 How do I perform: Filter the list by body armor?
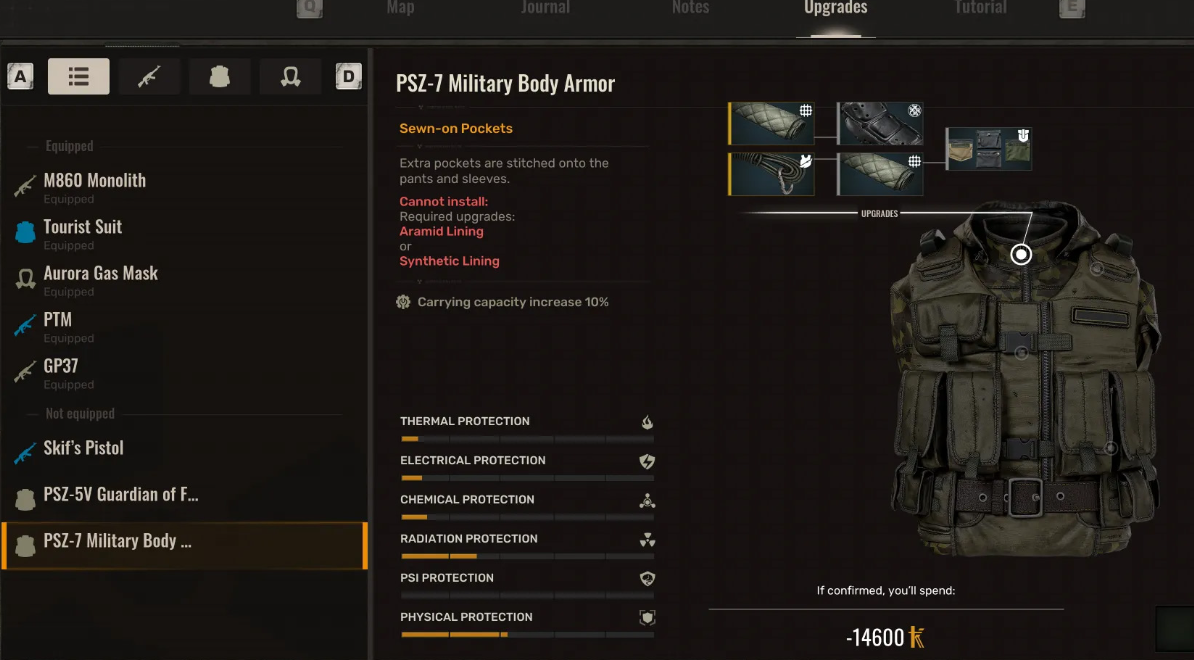pyautogui.click(x=220, y=76)
